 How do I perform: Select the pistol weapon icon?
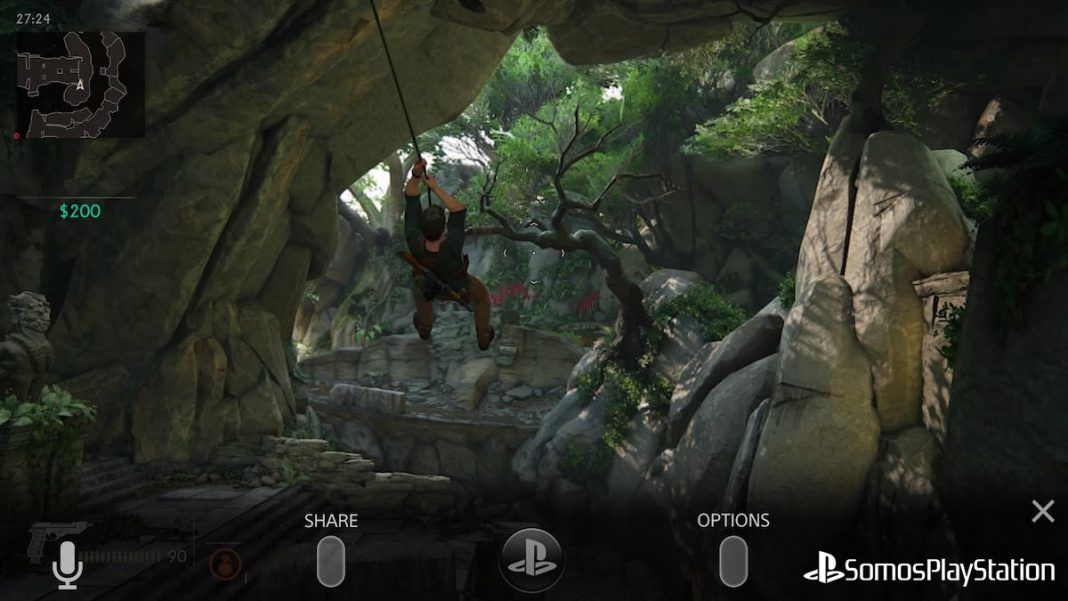click(55, 538)
